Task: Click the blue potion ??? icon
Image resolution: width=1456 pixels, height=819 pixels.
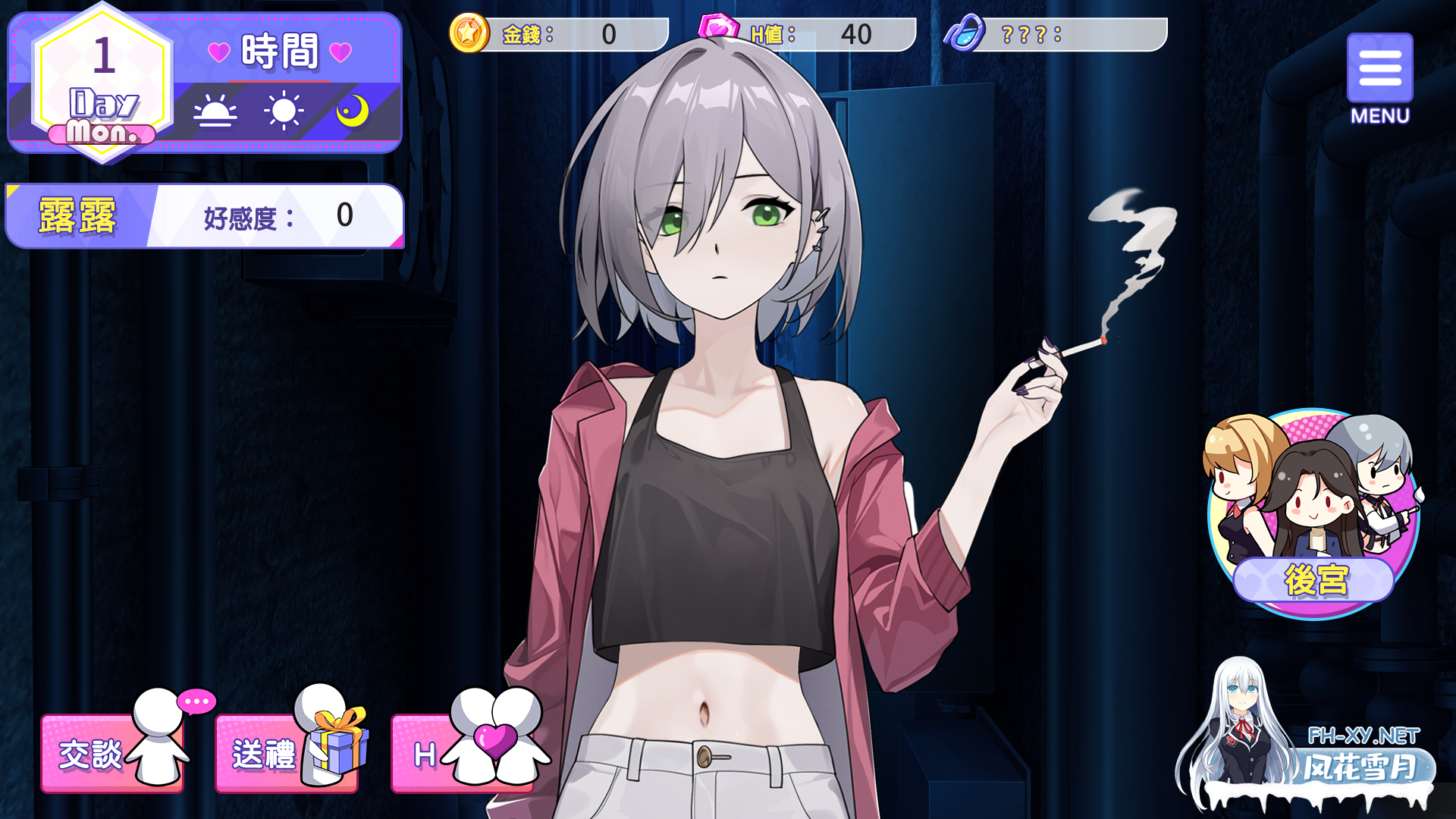Action: pos(964,33)
